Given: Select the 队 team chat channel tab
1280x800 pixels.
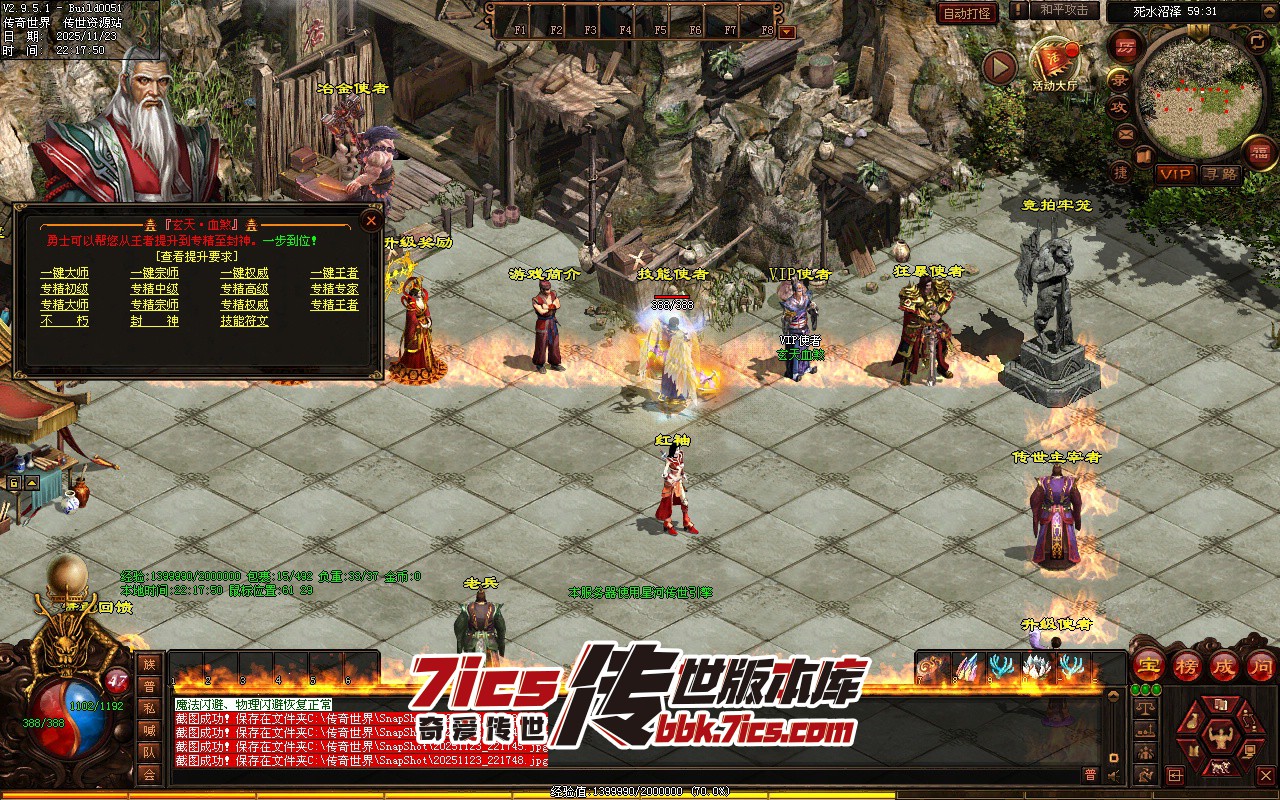Looking at the screenshot, I should tap(149, 752).
